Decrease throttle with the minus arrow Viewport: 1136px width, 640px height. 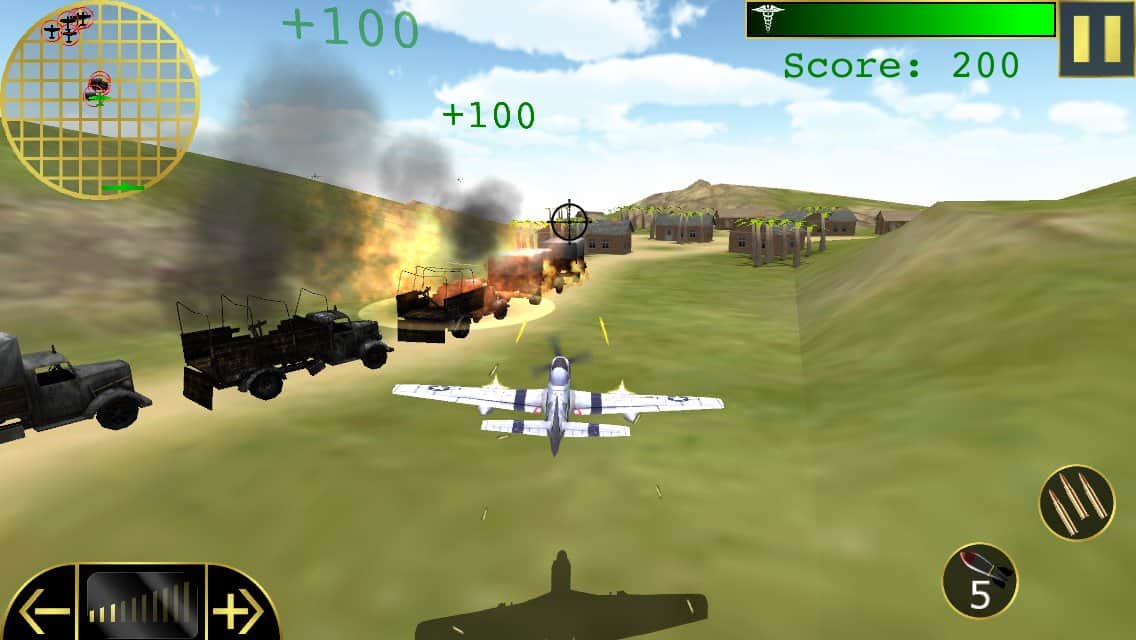pos(42,609)
